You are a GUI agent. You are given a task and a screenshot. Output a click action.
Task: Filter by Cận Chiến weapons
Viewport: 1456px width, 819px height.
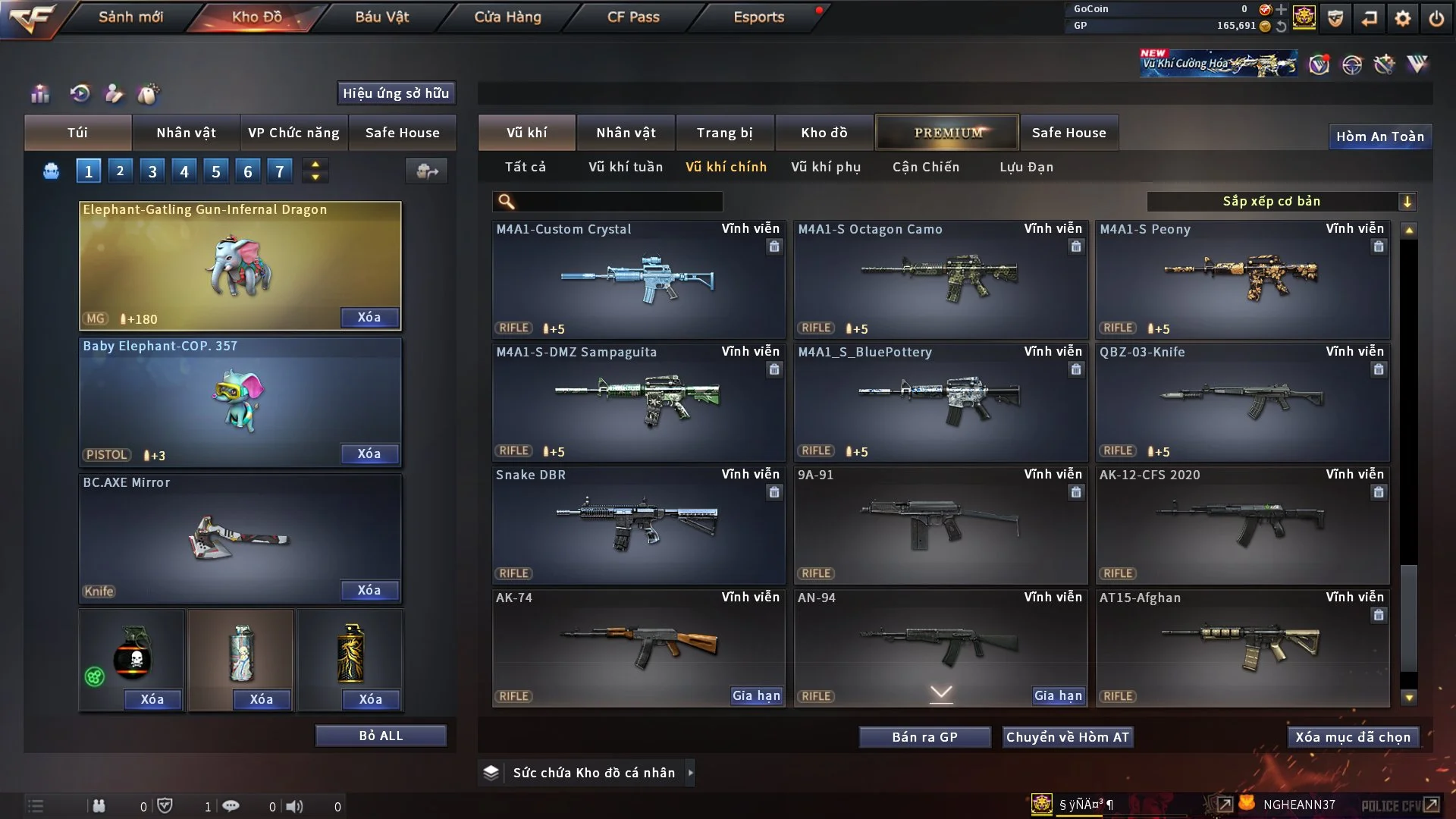[x=925, y=167]
